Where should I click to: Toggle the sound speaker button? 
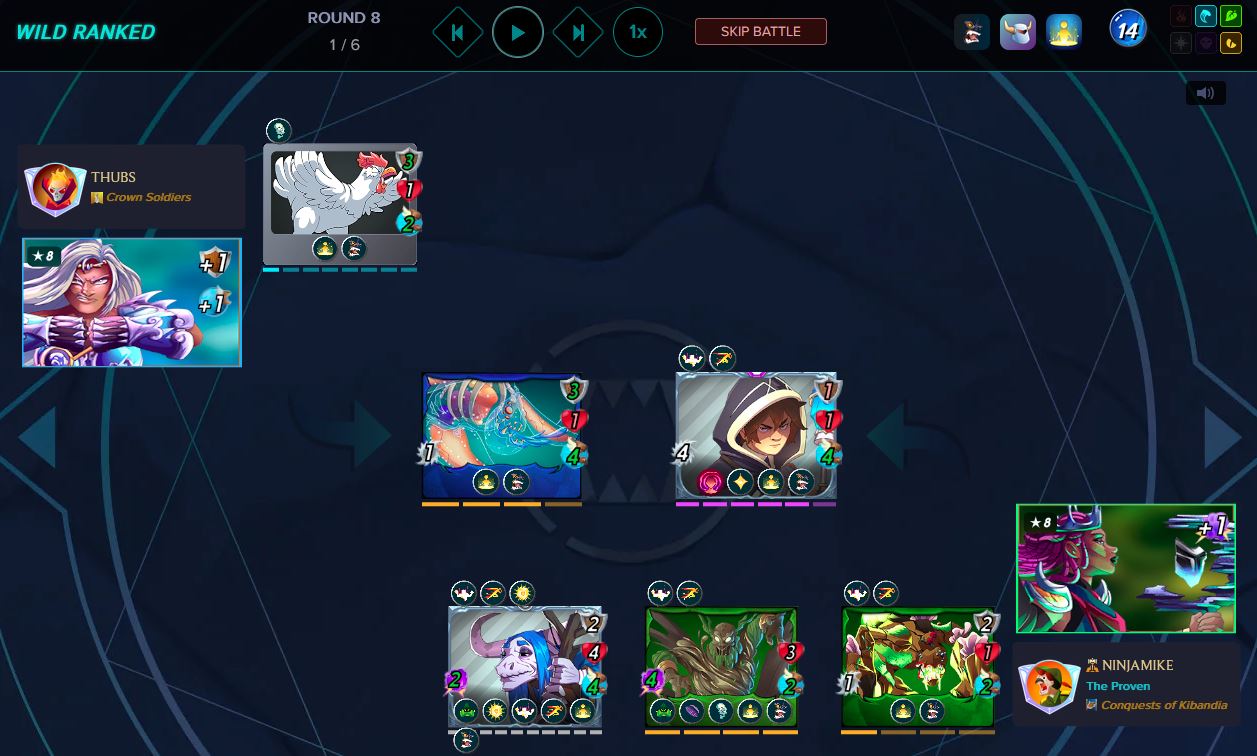pos(1205,93)
